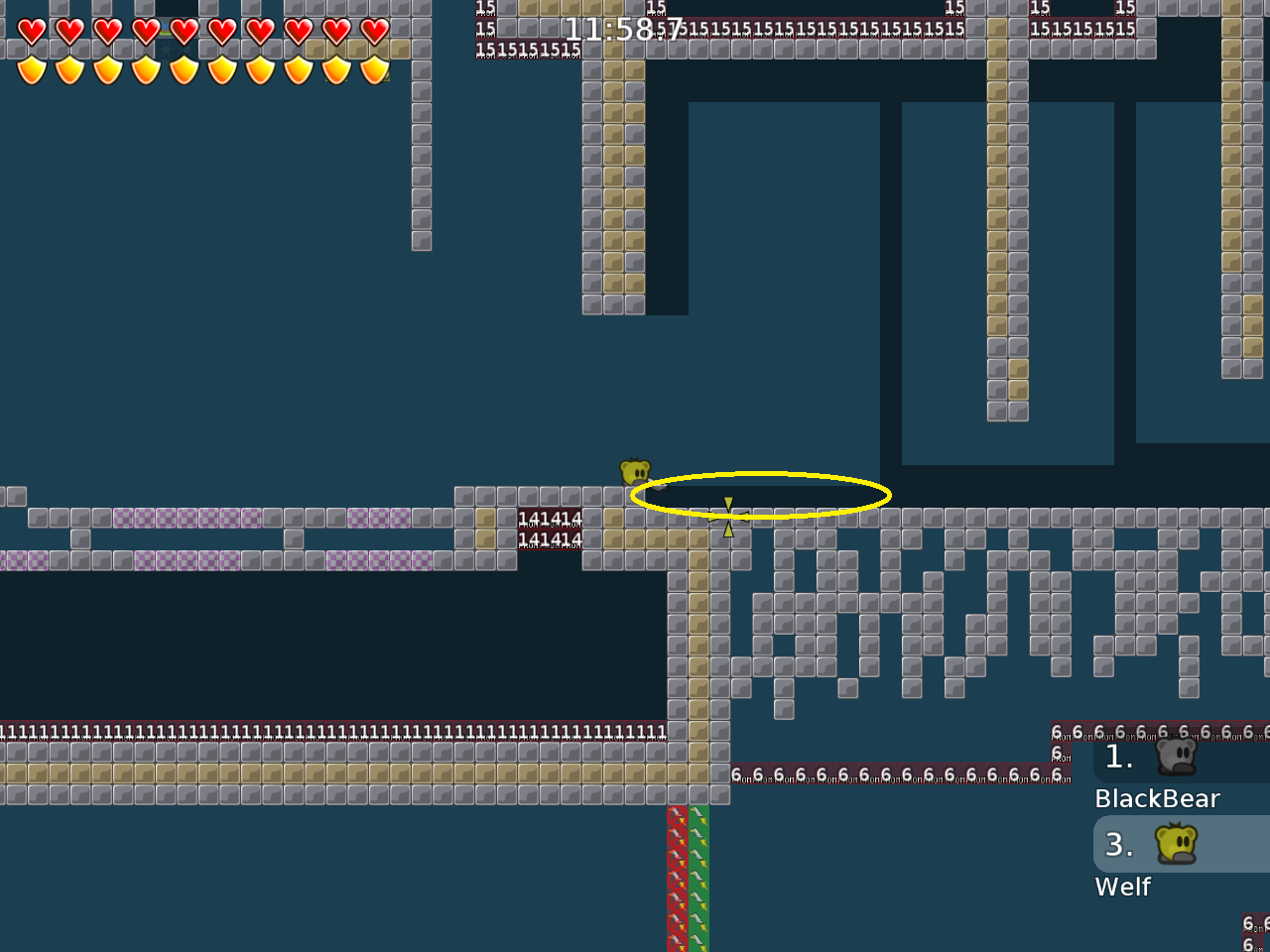Click the last golden shield in the armor row
The width and height of the screenshot is (1270, 952).
(373, 70)
